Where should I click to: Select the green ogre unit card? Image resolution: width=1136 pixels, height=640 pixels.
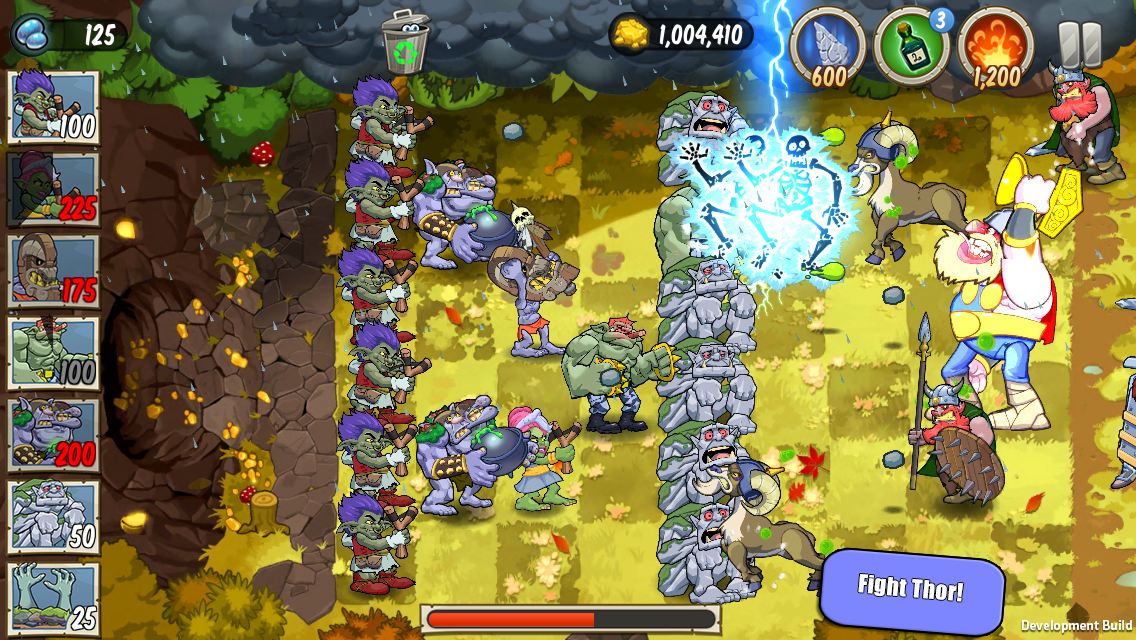coord(54,353)
